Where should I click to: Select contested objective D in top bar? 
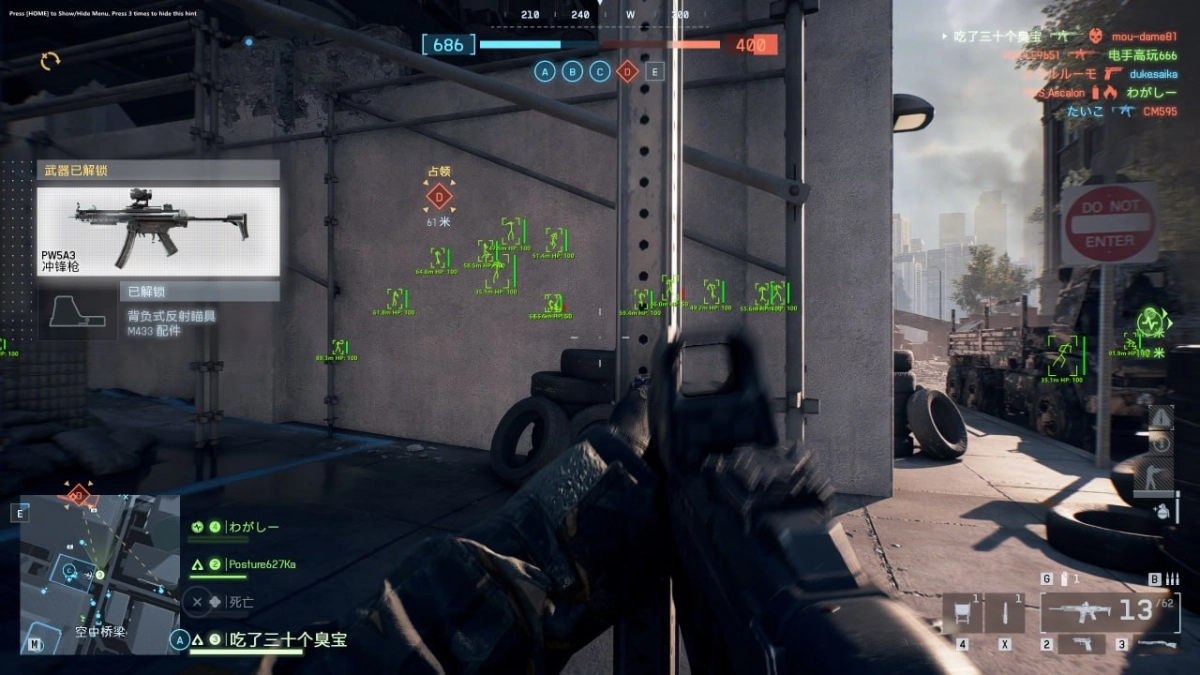[627, 71]
